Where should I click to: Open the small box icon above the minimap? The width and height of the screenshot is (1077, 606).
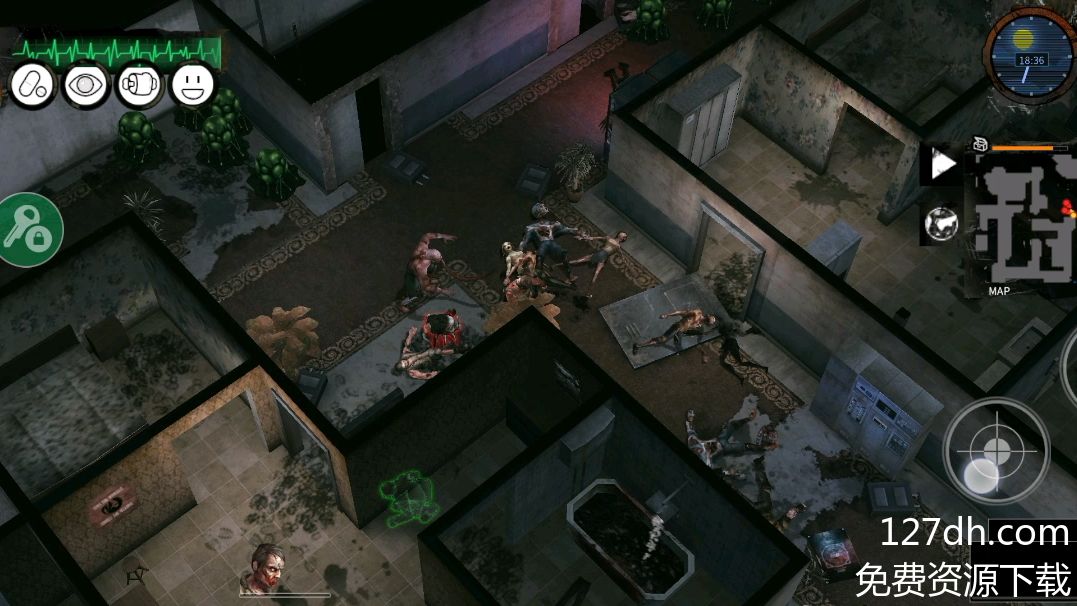point(980,145)
